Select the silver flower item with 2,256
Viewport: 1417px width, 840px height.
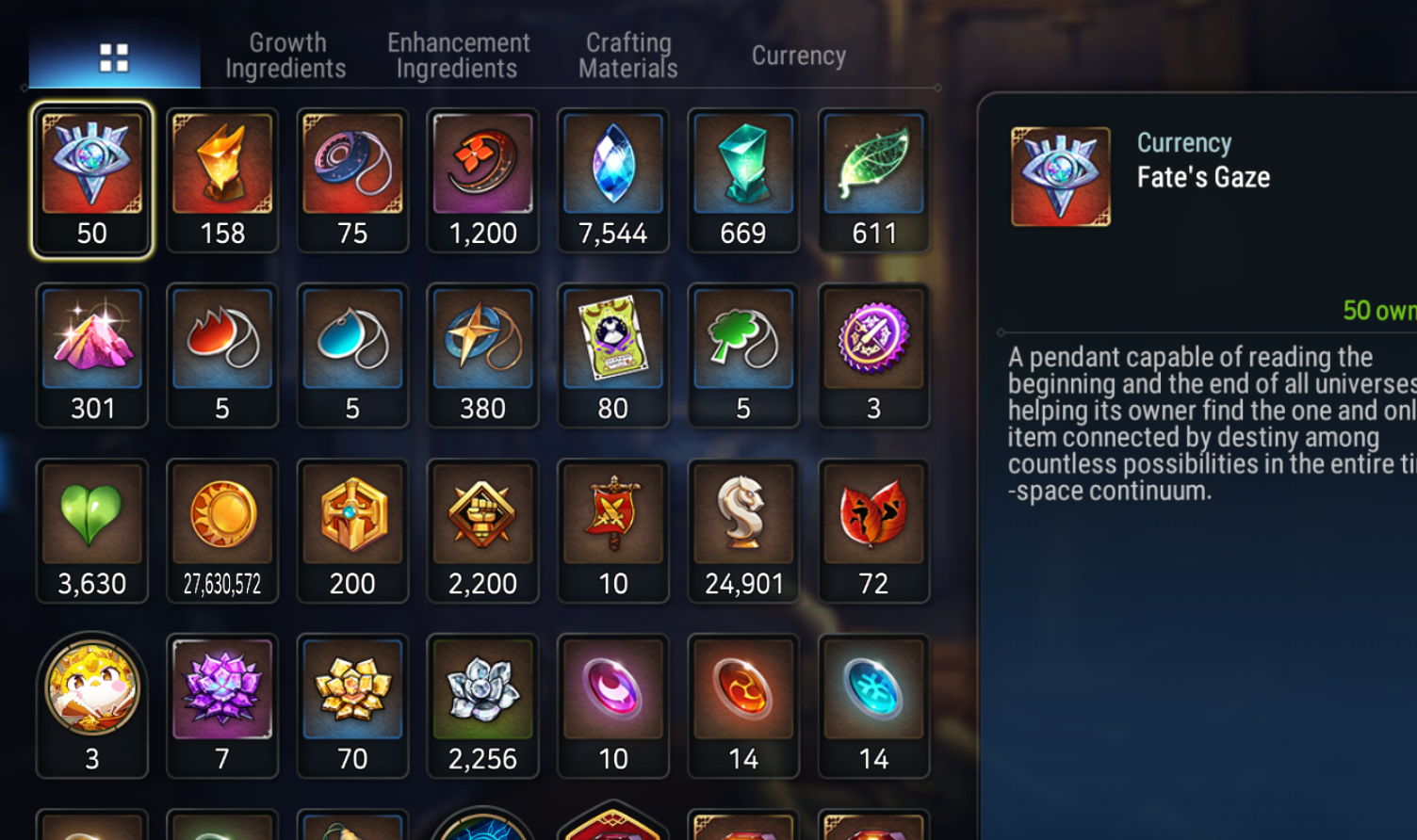pos(482,704)
